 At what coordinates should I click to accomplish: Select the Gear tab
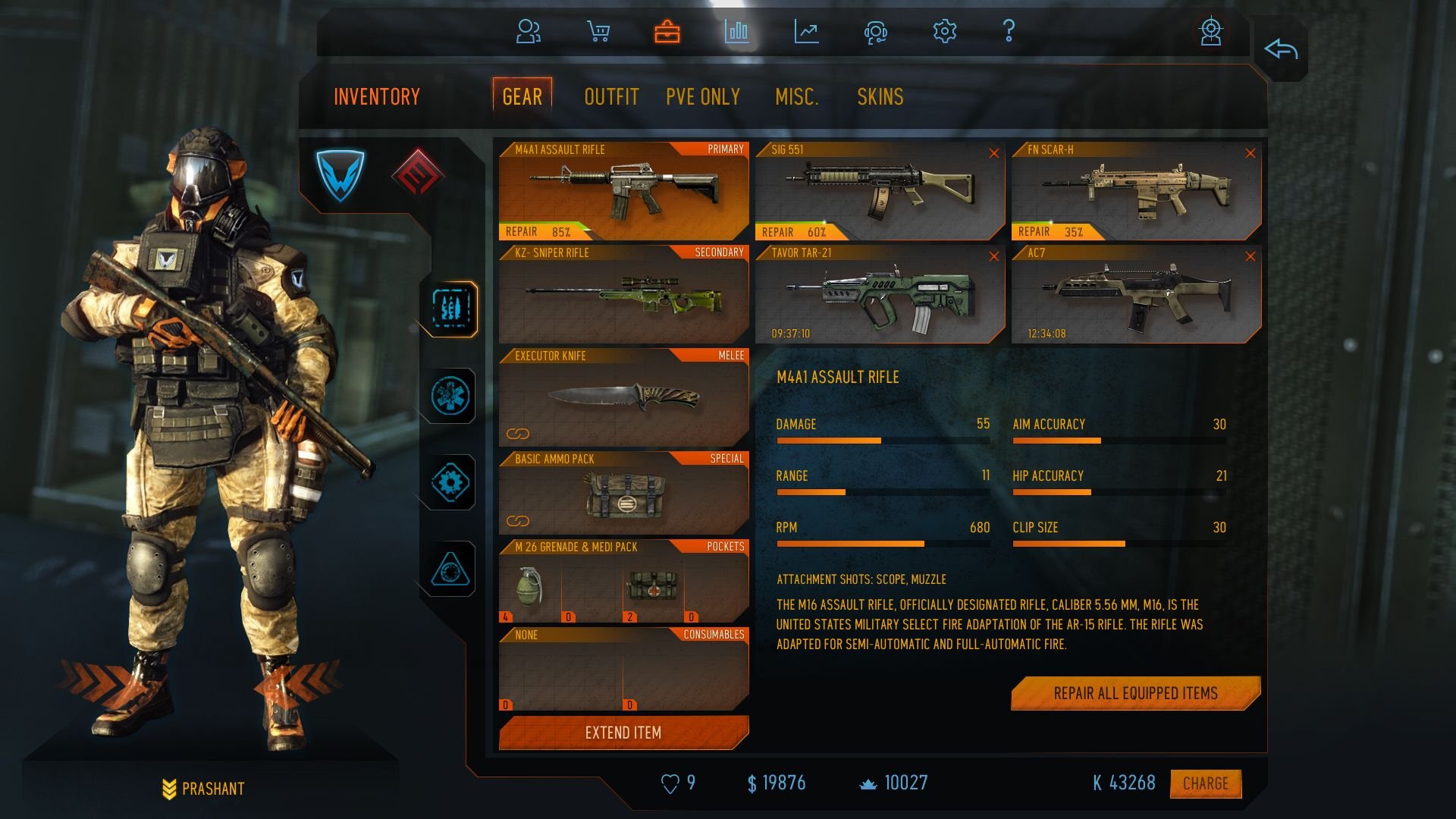(522, 97)
